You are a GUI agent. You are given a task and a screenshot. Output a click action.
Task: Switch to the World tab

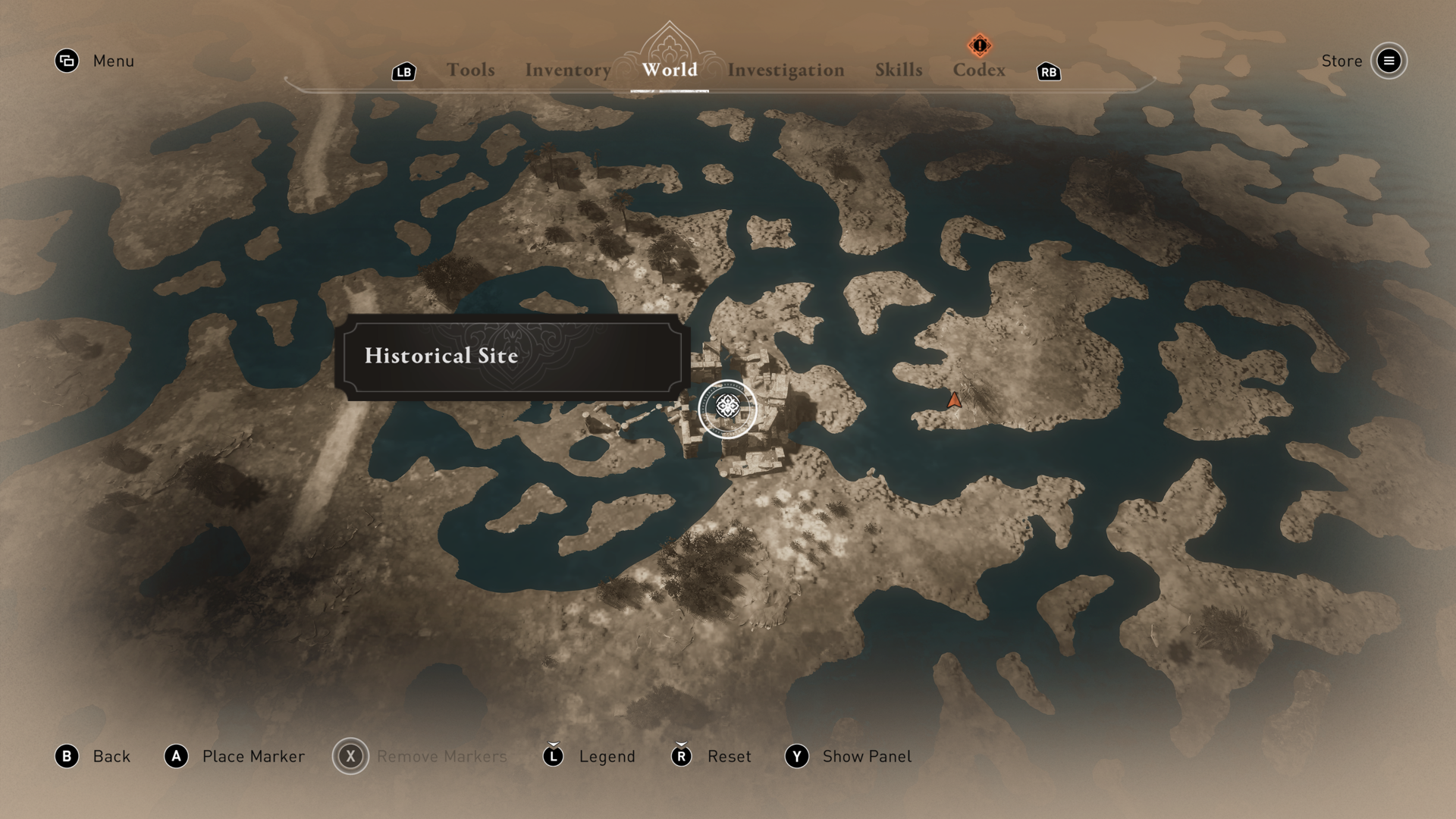coord(668,70)
